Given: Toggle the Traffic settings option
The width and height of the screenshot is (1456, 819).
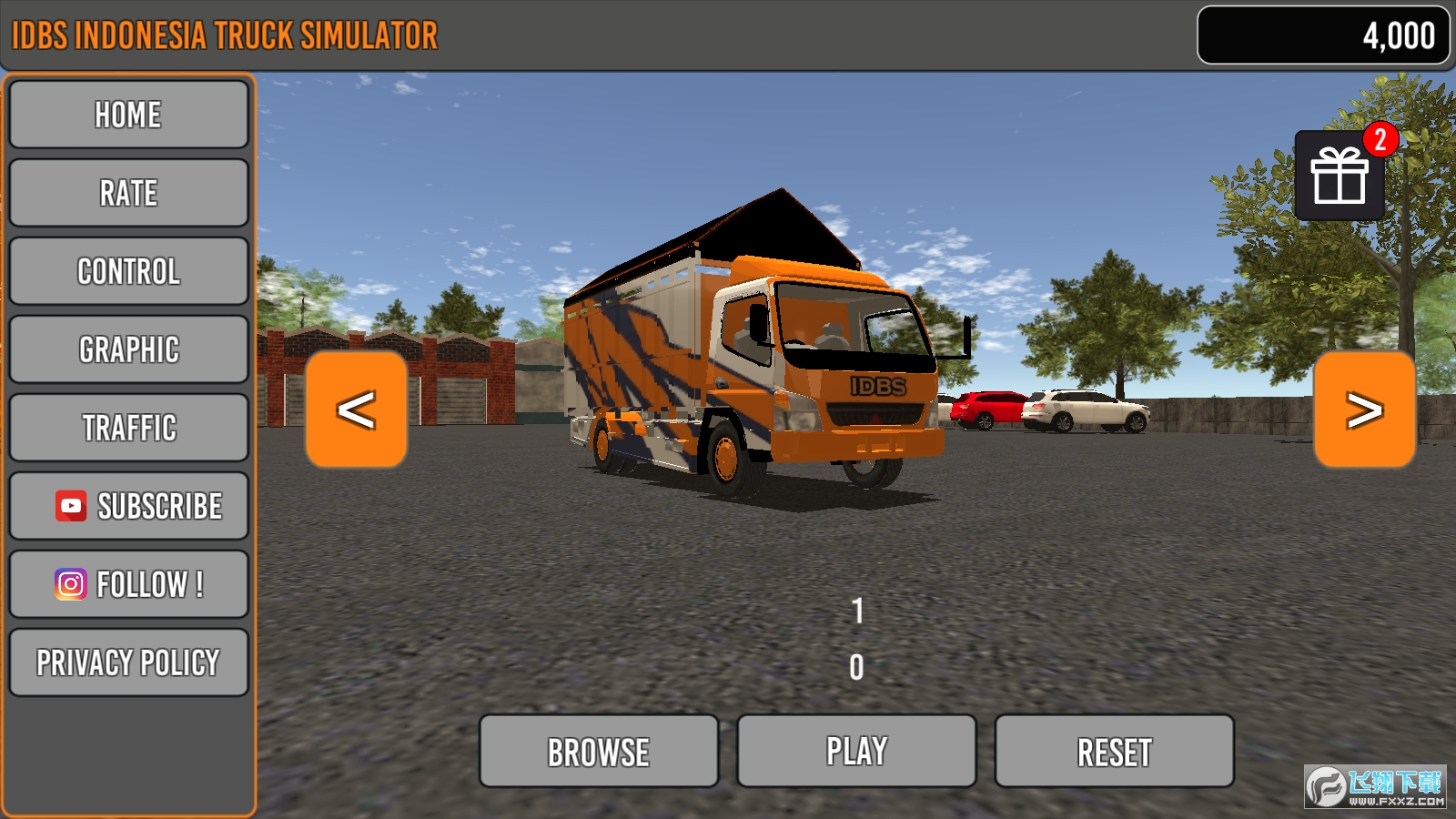Looking at the screenshot, I should coord(128,428).
